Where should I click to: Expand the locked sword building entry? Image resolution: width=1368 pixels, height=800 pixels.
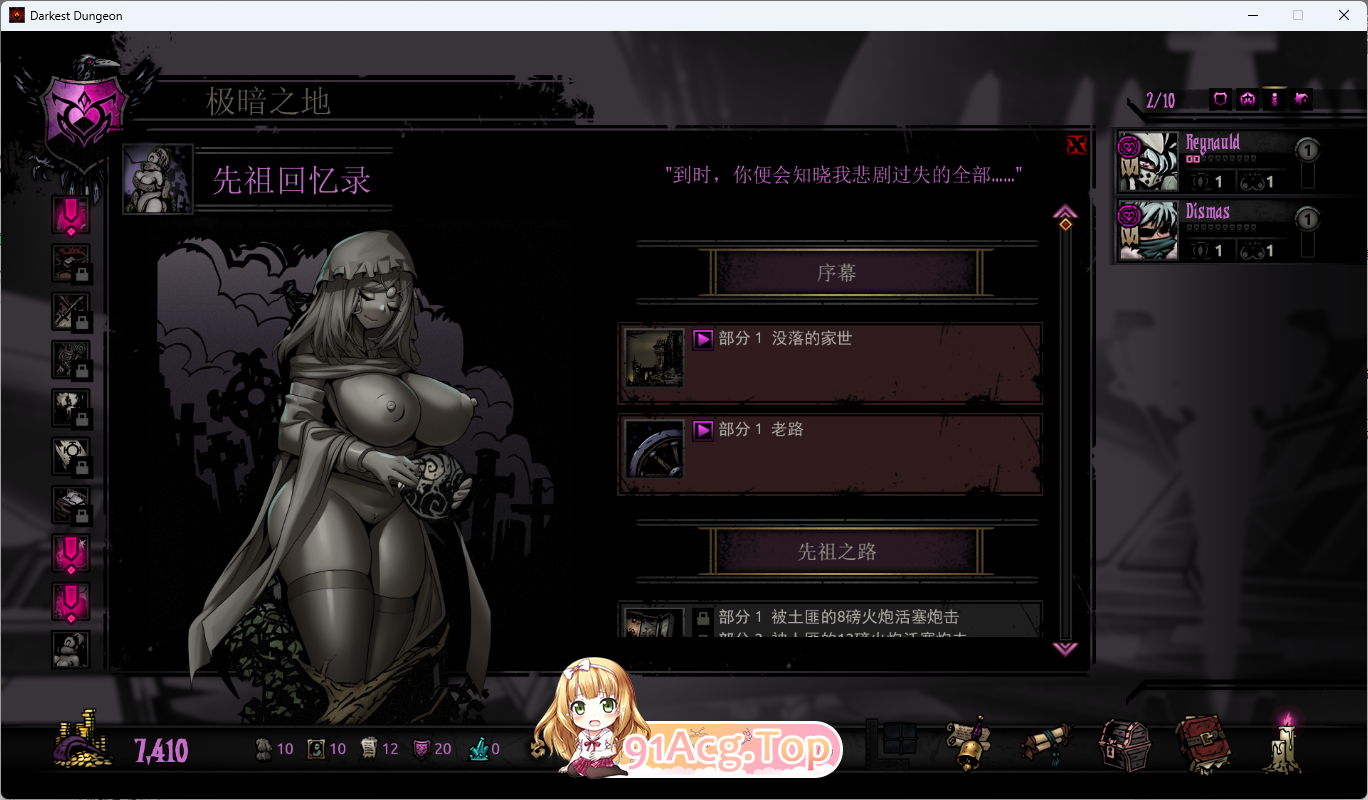71,311
